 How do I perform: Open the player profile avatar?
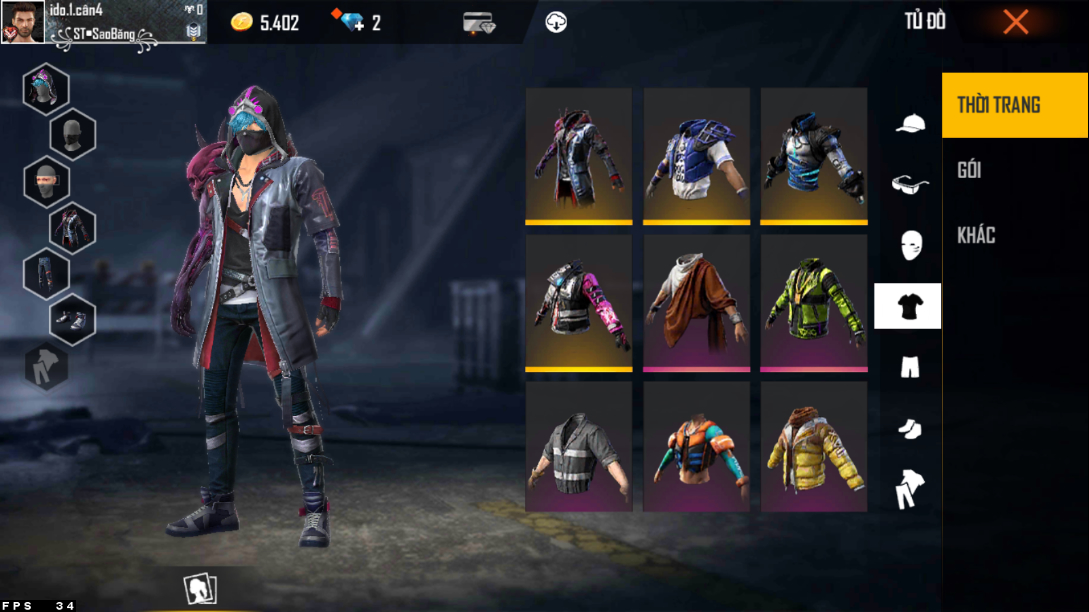point(22,22)
